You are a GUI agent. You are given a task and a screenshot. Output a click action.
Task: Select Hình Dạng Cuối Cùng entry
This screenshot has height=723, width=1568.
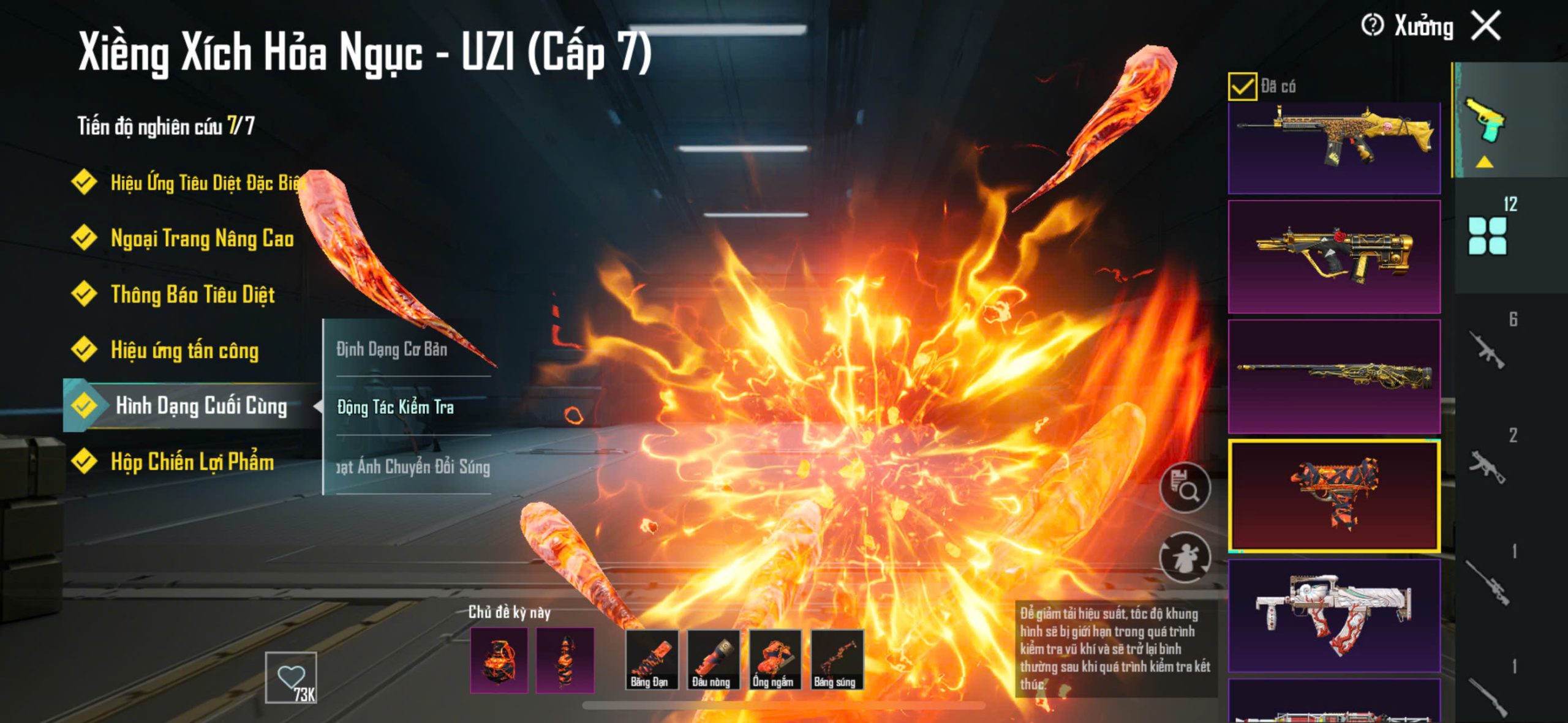(200, 406)
